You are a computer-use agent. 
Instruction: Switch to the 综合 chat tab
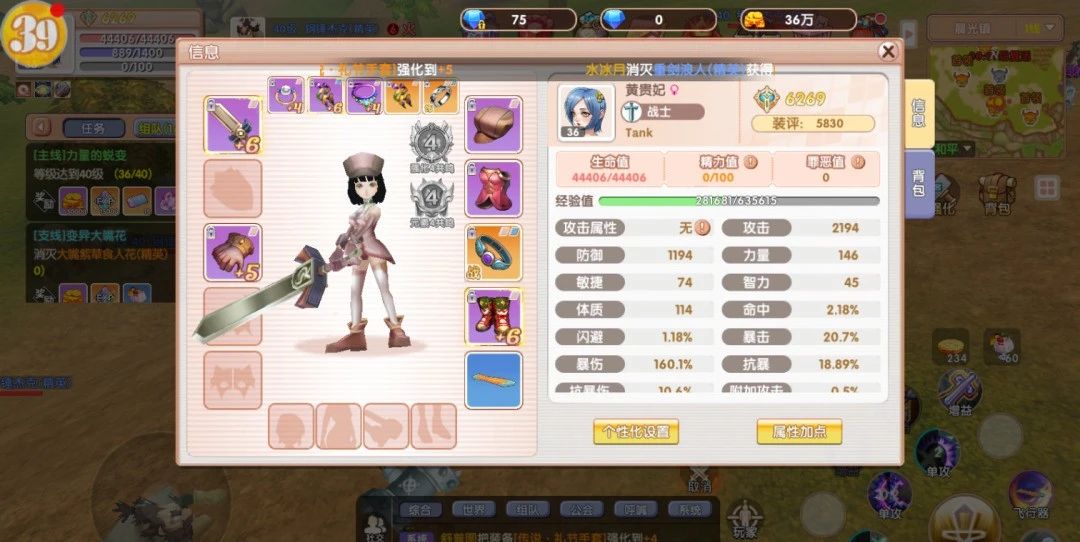pos(420,510)
